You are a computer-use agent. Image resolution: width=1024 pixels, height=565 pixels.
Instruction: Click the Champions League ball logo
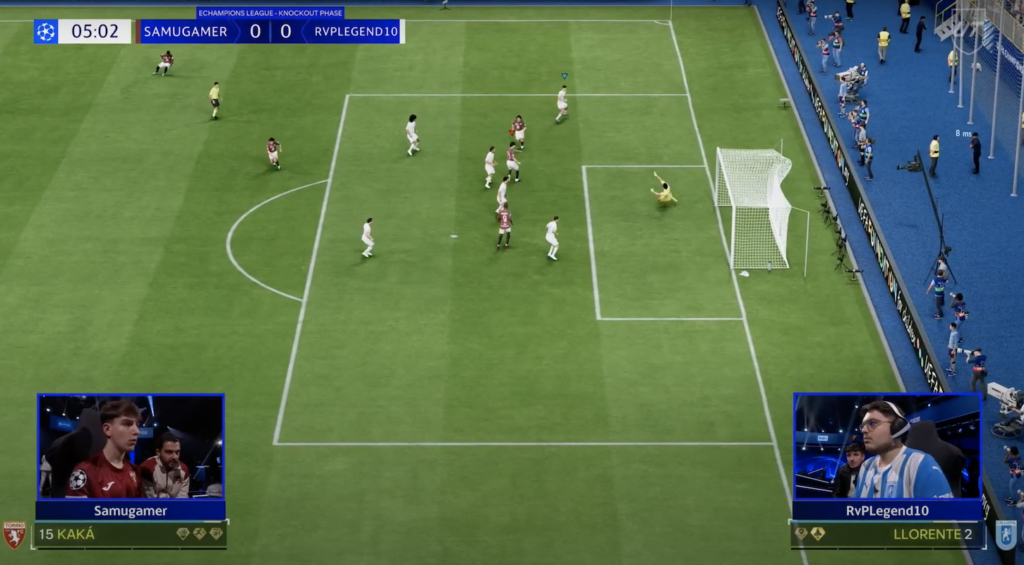tap(45, 31)
